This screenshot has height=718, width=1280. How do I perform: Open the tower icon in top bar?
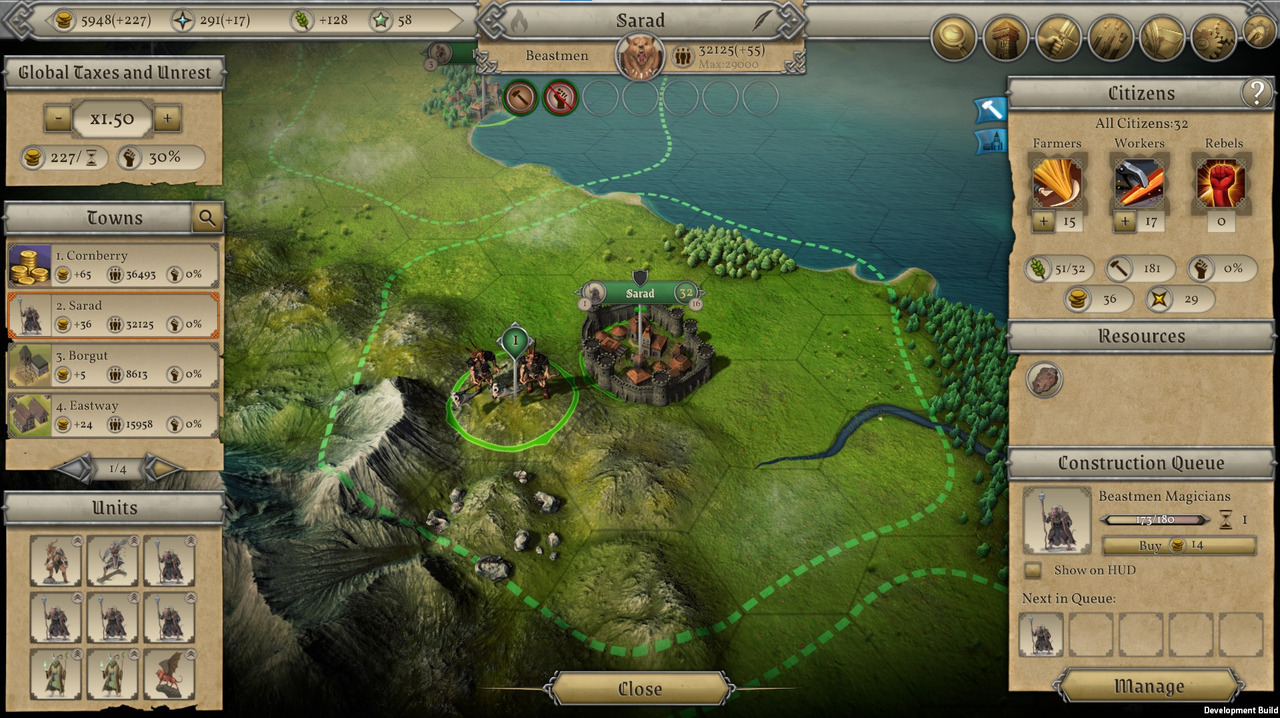(1006, 38)
